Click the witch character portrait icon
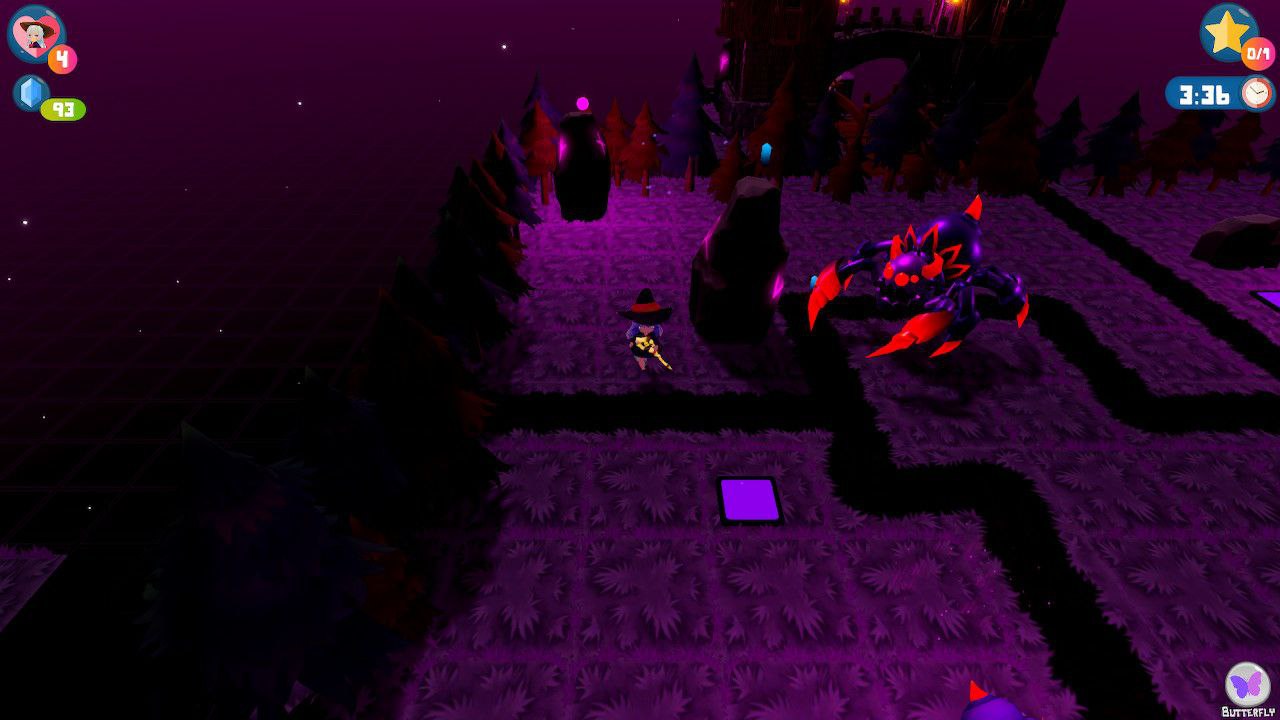 35,33
